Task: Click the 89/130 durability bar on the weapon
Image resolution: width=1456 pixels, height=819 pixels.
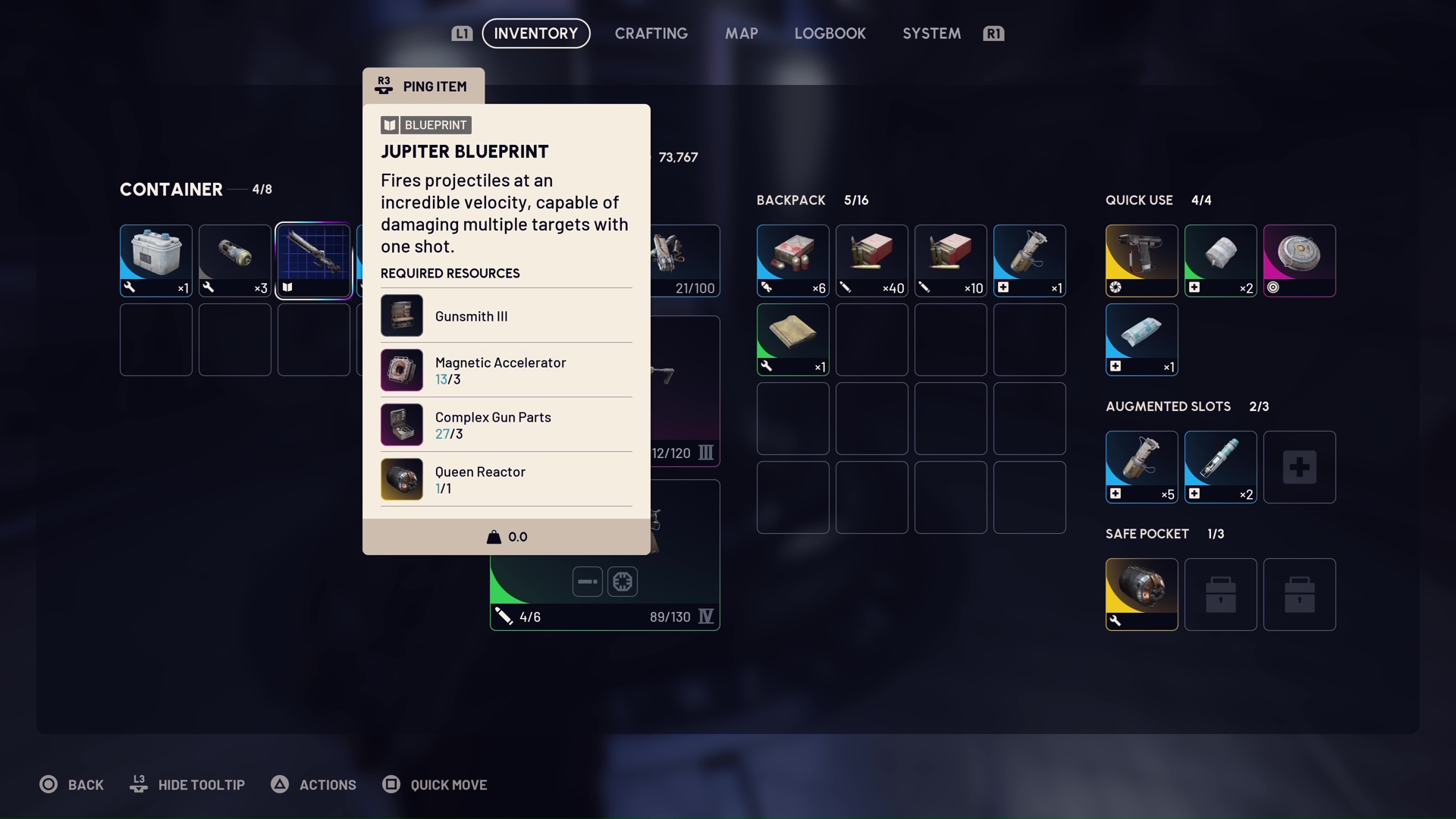Action: coord(670,617)
